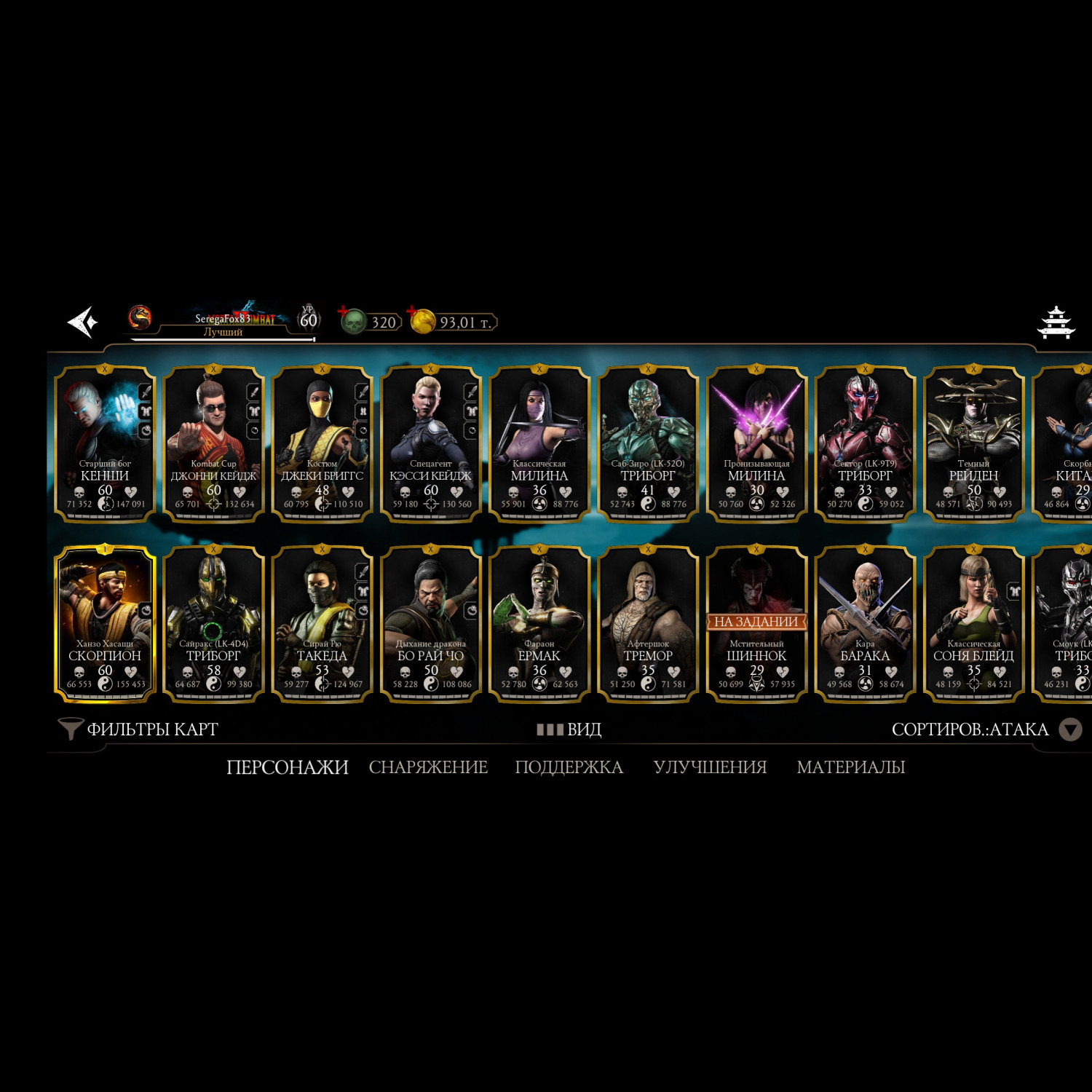Image resolution: width=1092 pixels, height=1092 pixels.
Task: Open the pagoda home icon
Action: 1056,323
